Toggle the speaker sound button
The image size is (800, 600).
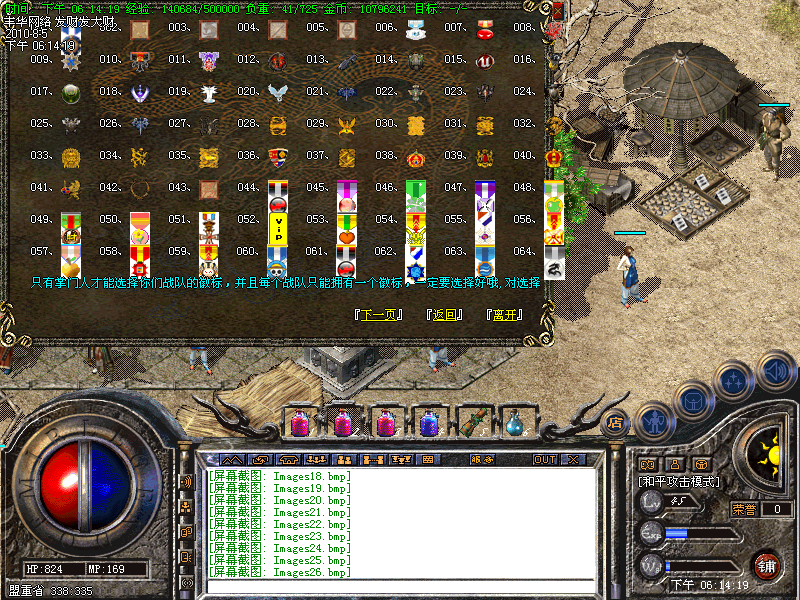pos(775,372)
